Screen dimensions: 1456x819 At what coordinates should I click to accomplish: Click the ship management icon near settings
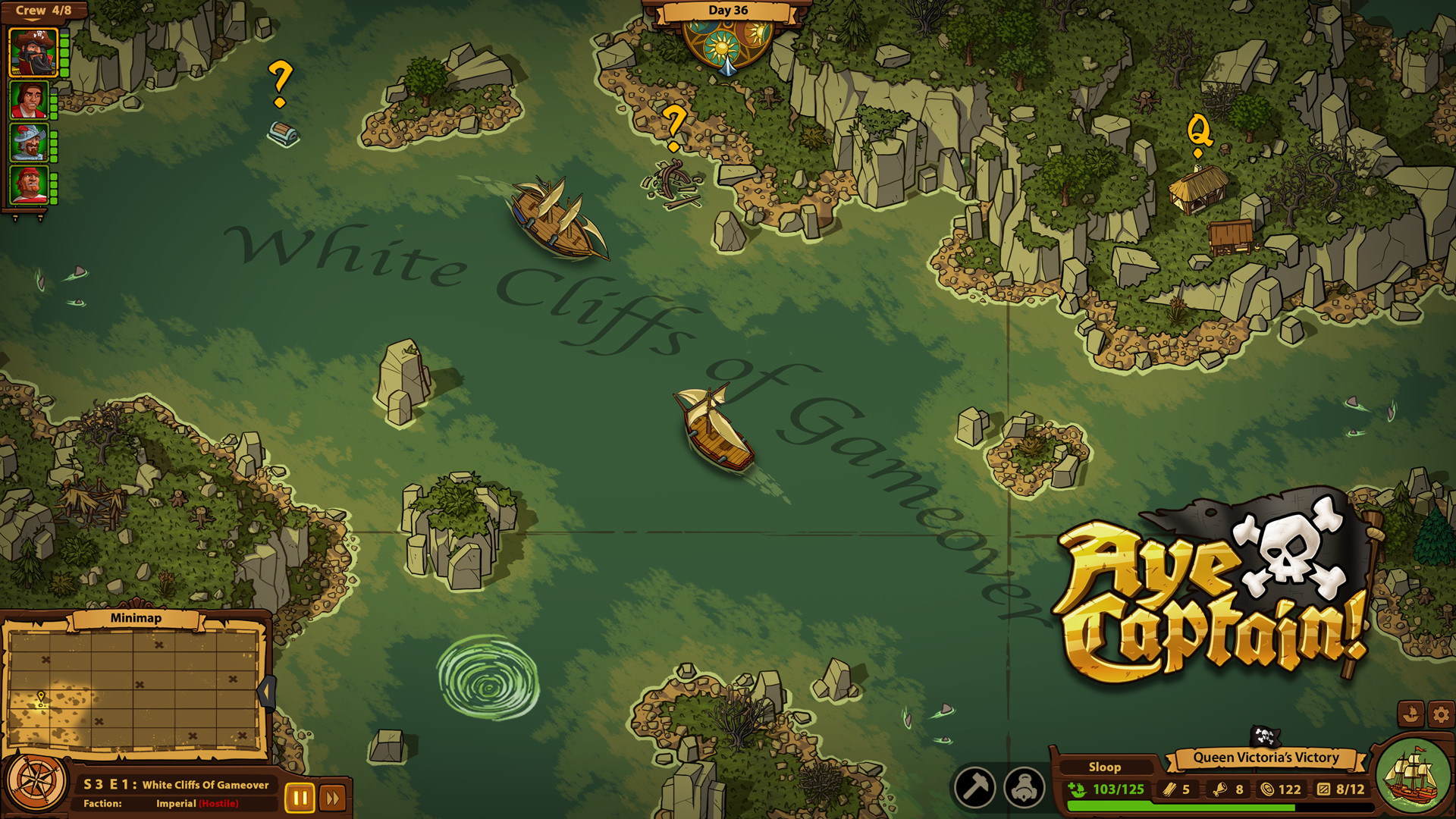pos(1411,714)
